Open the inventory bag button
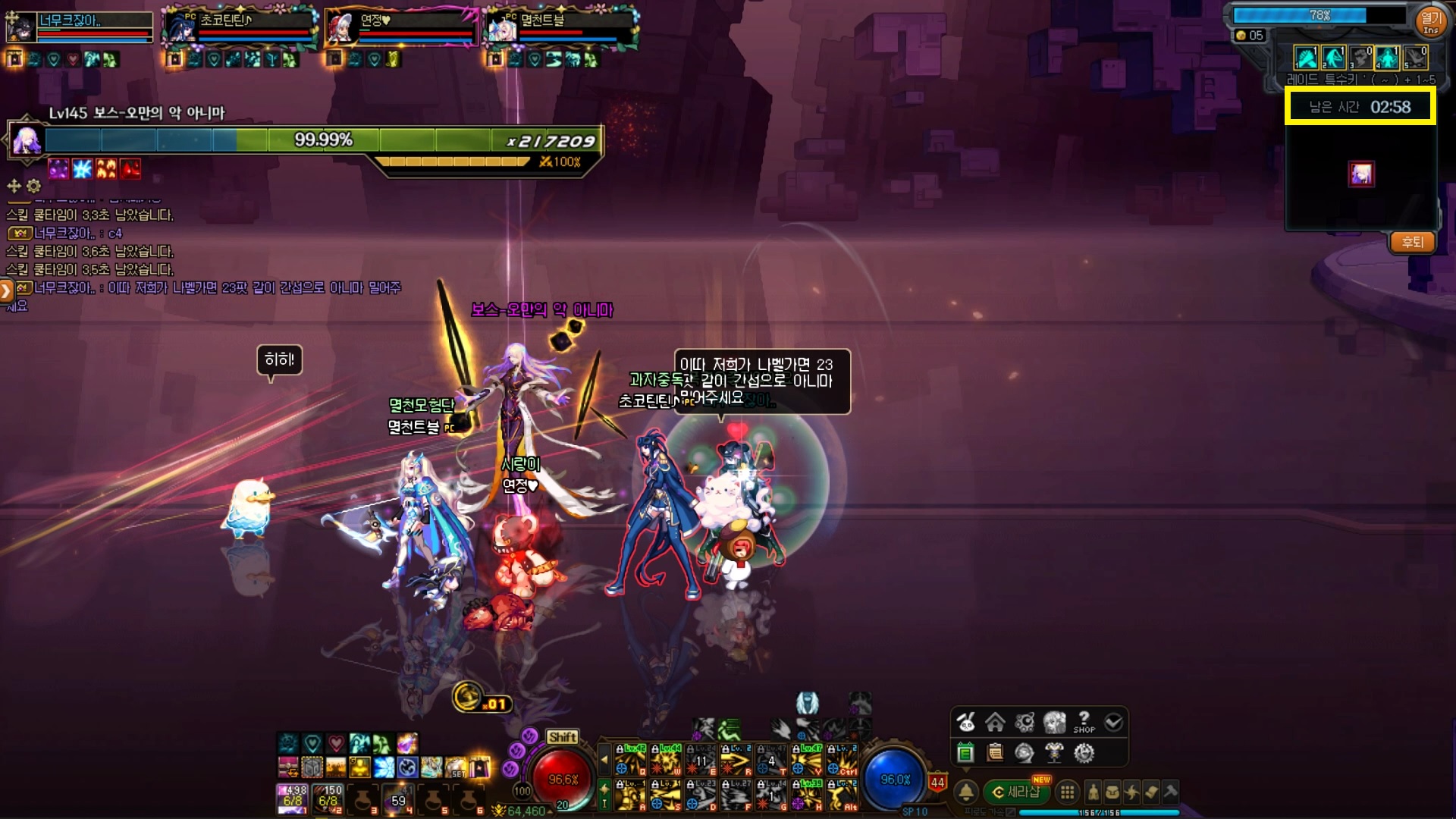The height and width of the screenshot is (819, 1456). [x=1112, y=792]
